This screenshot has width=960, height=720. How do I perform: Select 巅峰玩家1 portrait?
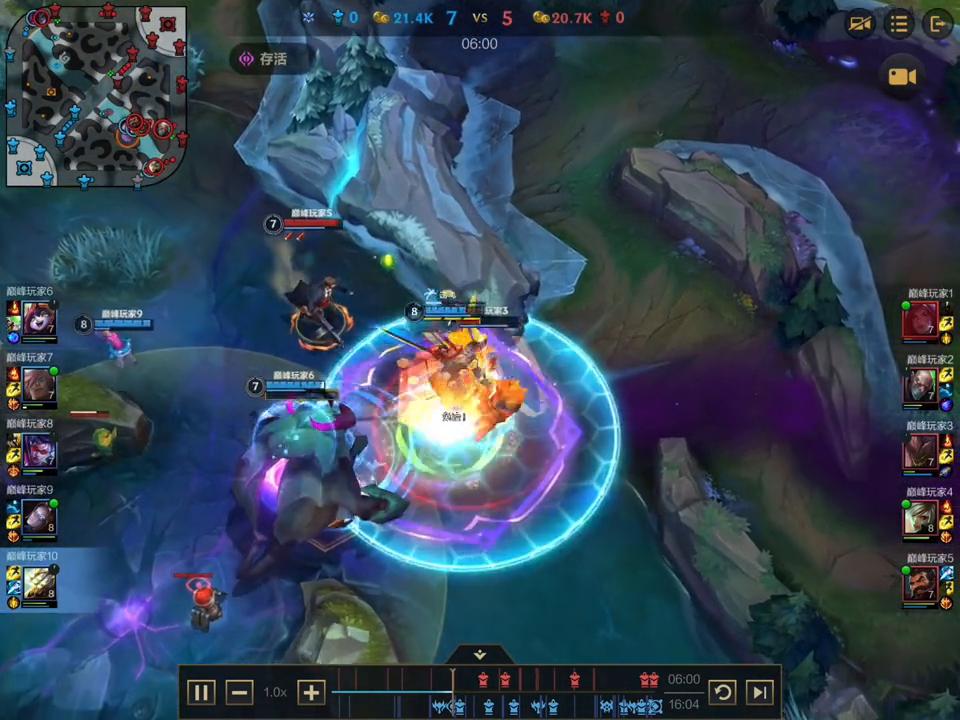pos(920,321)
